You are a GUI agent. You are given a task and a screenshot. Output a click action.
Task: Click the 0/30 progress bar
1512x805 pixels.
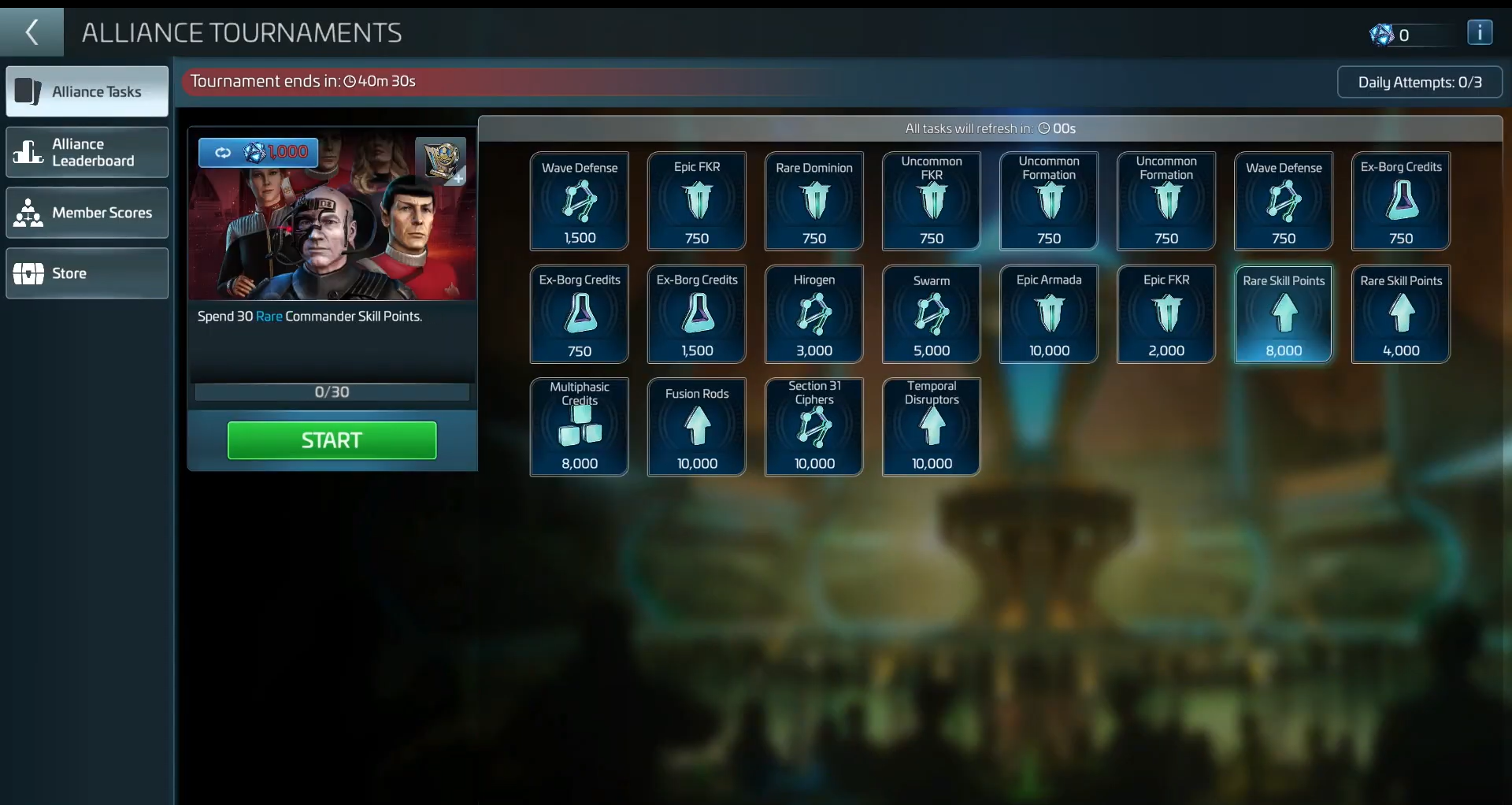332,391
